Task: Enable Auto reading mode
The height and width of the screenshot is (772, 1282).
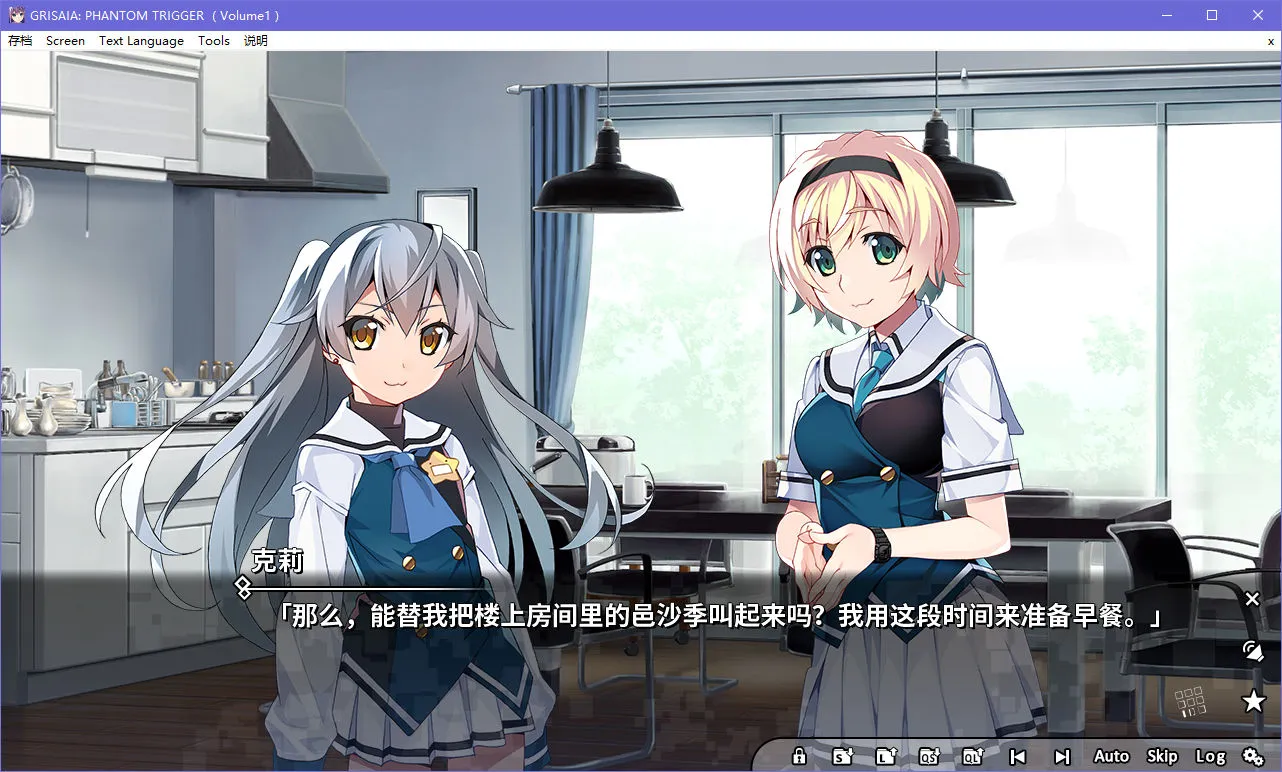Action: pyautogui.click(x=1110, y=756)
